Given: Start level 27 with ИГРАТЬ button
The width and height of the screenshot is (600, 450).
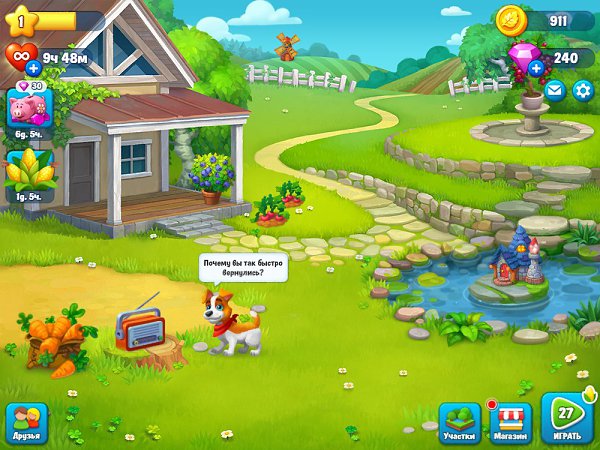Looking at the screenshot, I should point(567,419).
